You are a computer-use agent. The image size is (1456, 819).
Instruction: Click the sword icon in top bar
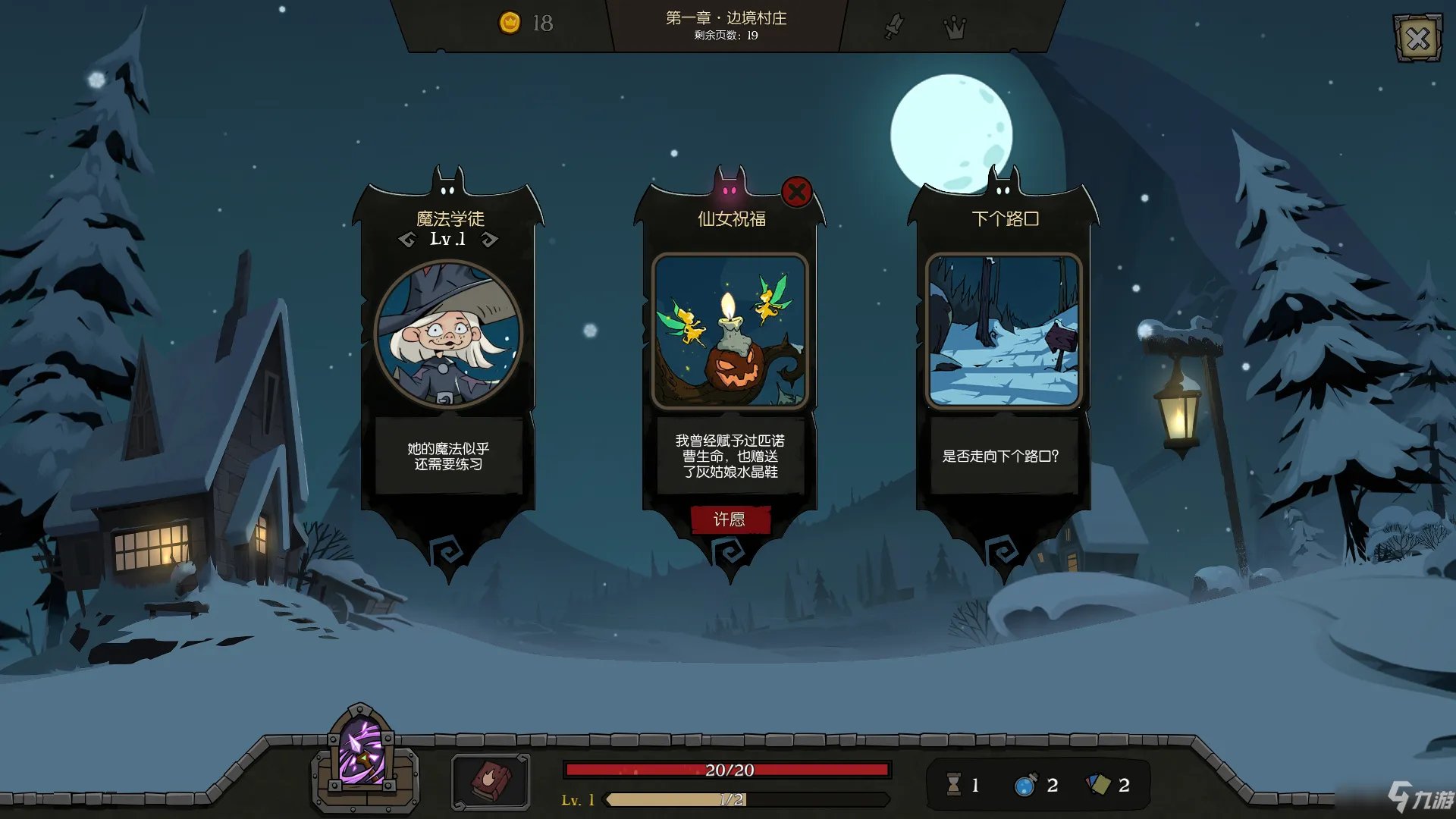point(895,27)
